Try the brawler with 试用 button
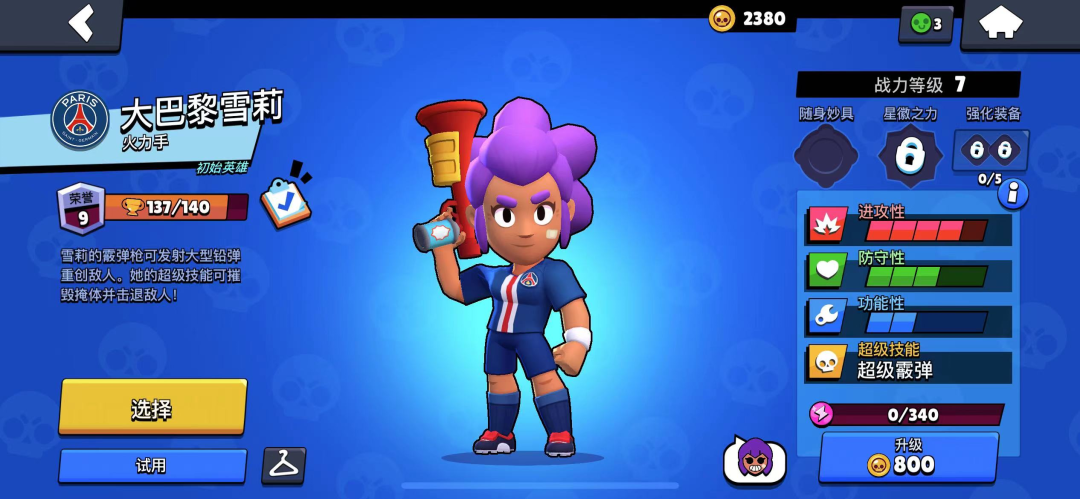Viewport: 1080px width, 499px height. (152, 466)
